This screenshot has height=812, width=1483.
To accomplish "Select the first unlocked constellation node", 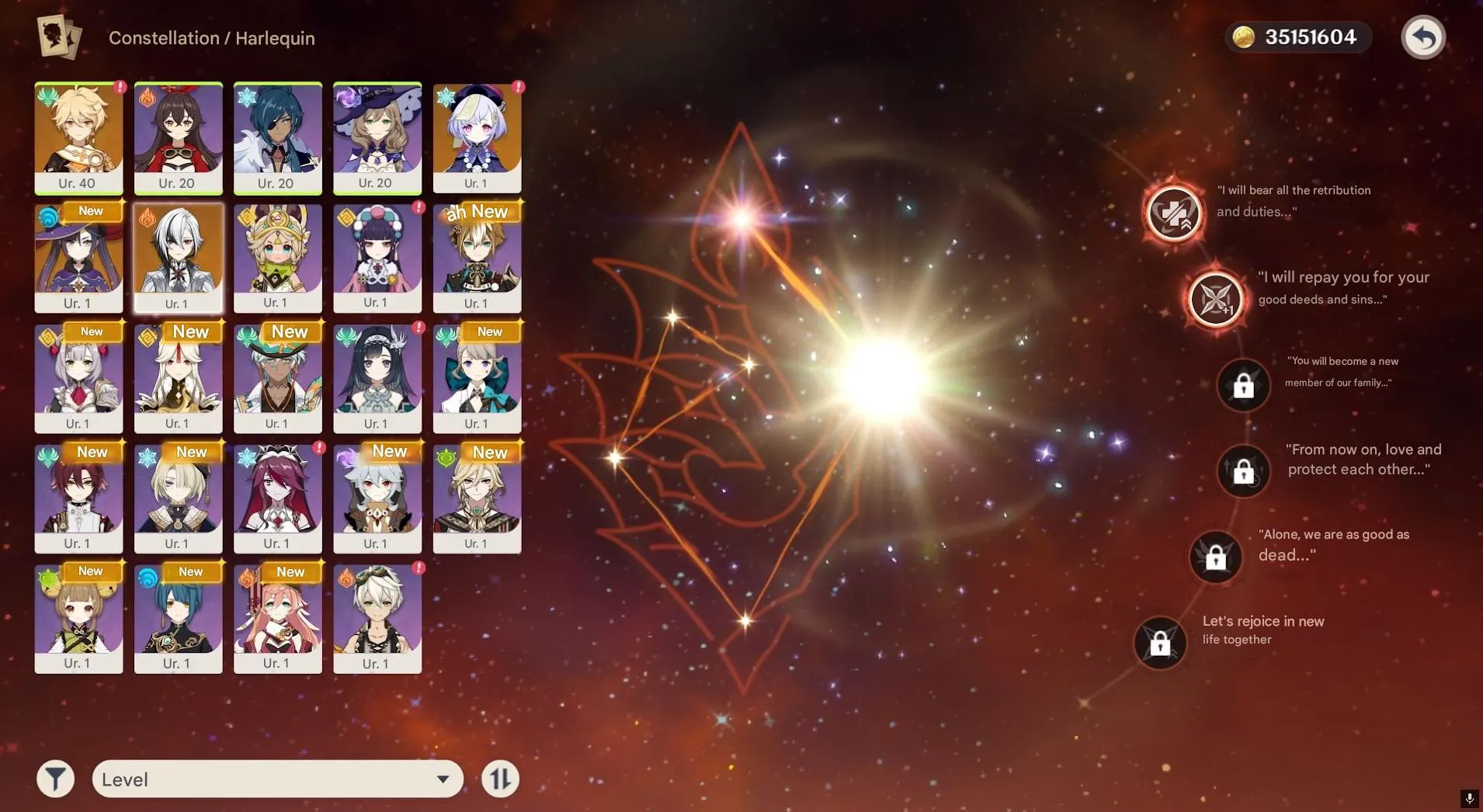I will pos(1173,214).
